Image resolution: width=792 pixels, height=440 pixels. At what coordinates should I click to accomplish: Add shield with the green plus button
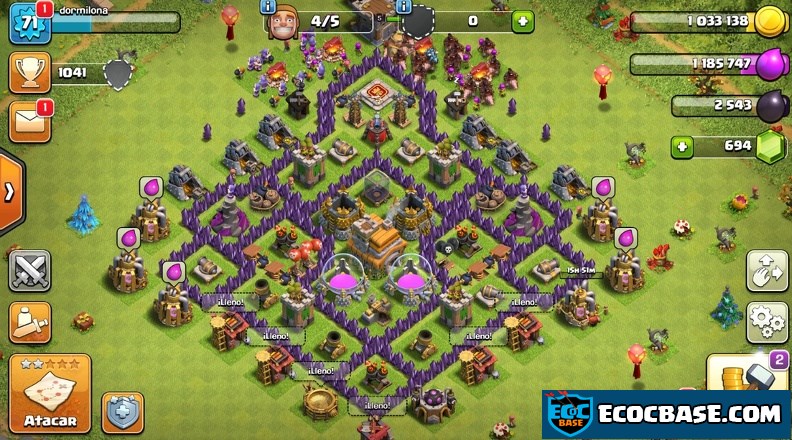coord(522,21)
